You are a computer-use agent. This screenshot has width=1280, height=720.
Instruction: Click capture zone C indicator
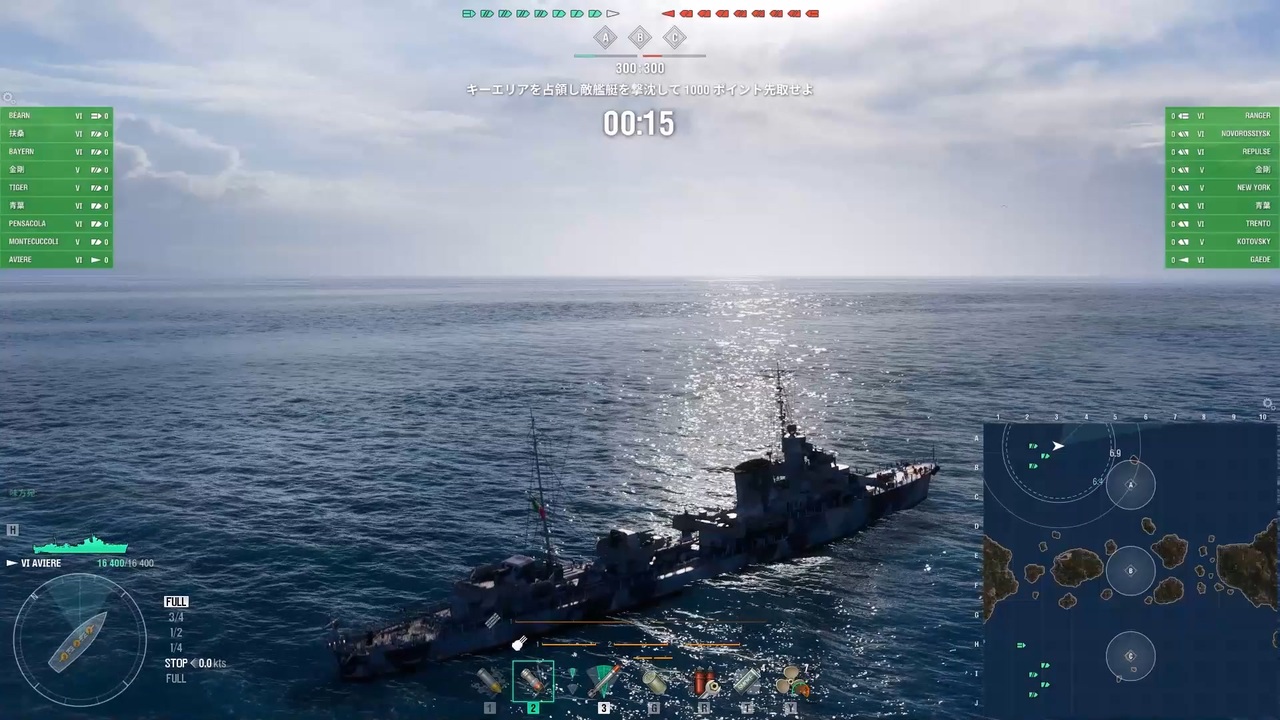tap(674, 37)
